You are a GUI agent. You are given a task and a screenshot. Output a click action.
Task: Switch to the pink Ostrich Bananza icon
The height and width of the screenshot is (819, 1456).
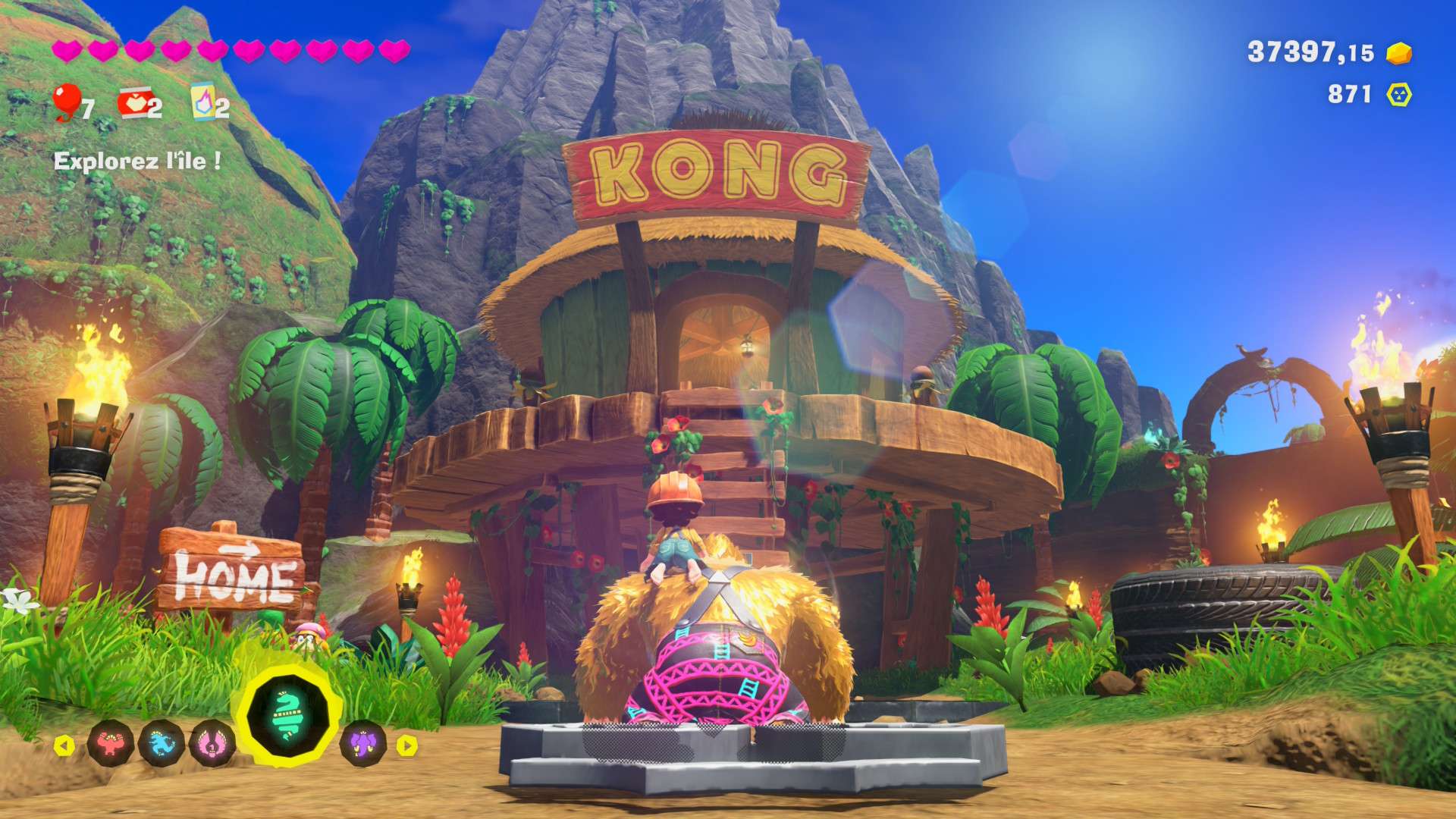pyautogui.click(x=212, y=744)
